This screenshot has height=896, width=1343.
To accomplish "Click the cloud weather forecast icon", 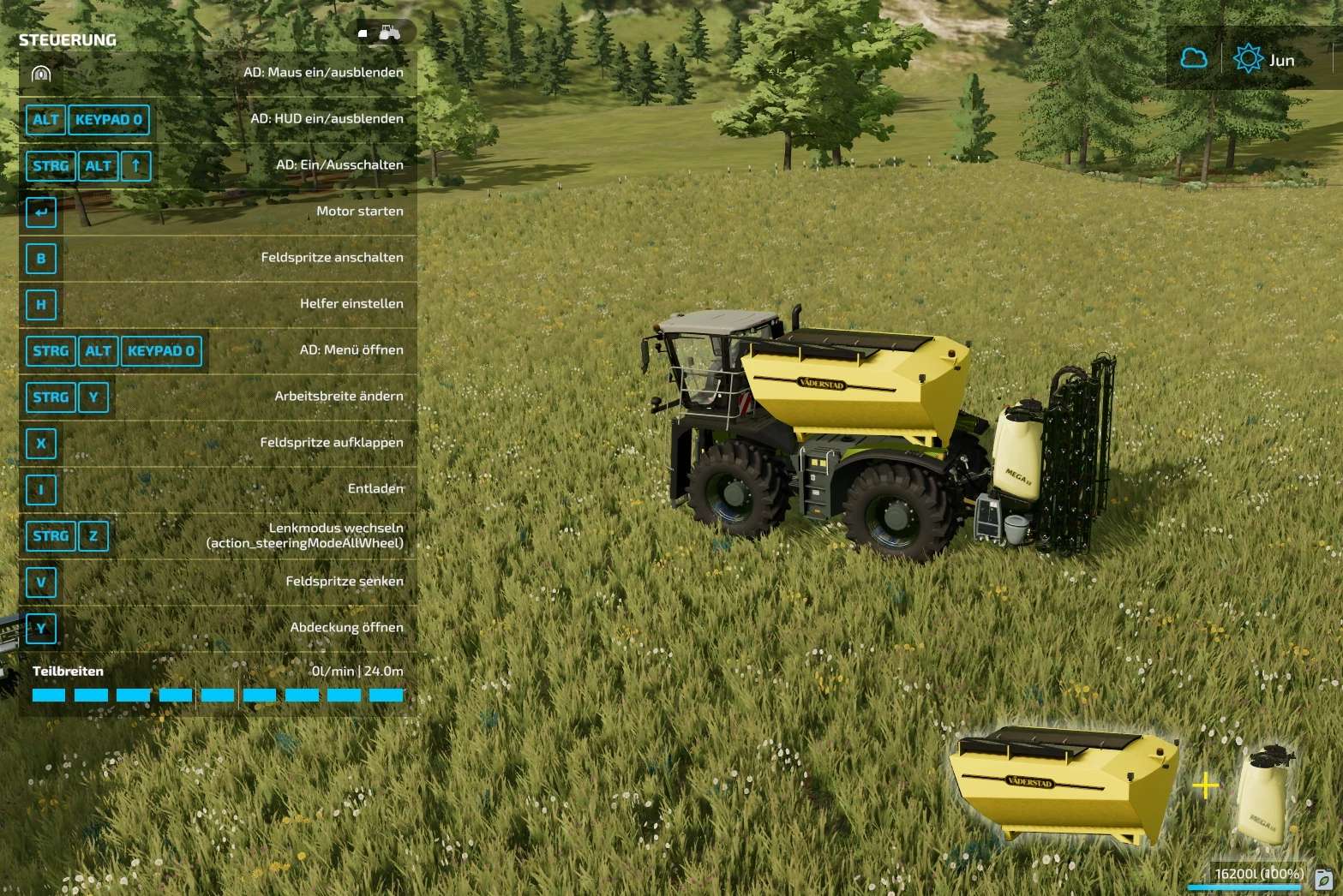I will click(1193, 58).
